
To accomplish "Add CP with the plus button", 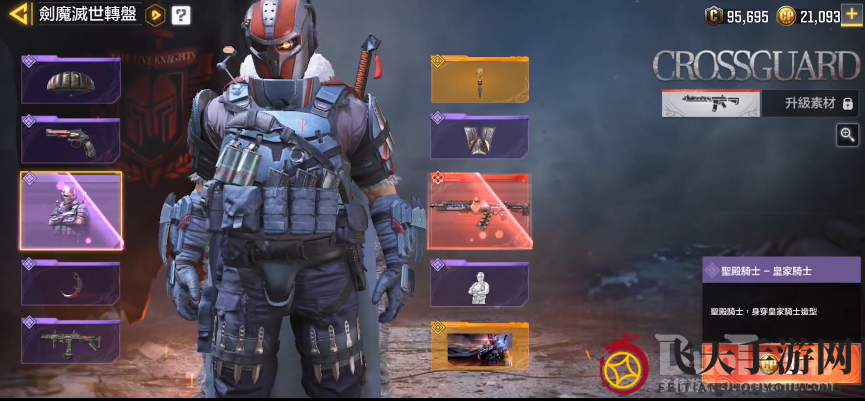I will (851, 15).
